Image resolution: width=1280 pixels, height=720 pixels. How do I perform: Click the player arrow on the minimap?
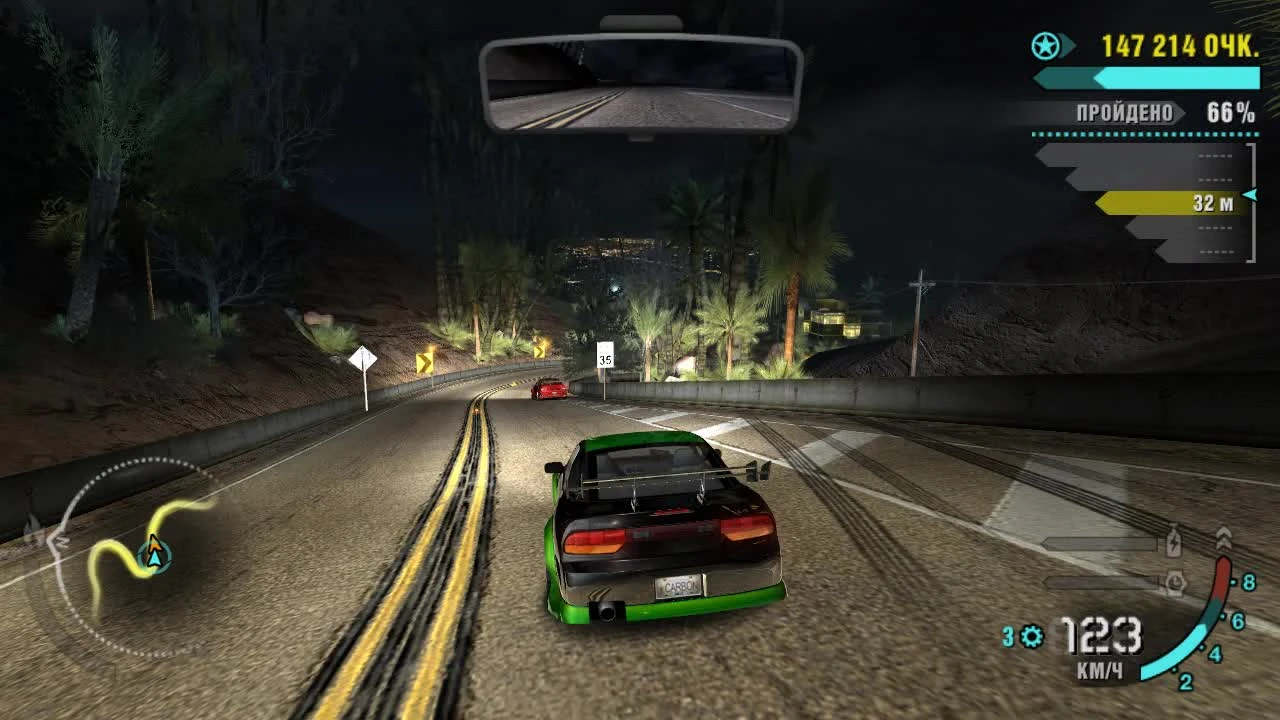[x=155, y=551]
